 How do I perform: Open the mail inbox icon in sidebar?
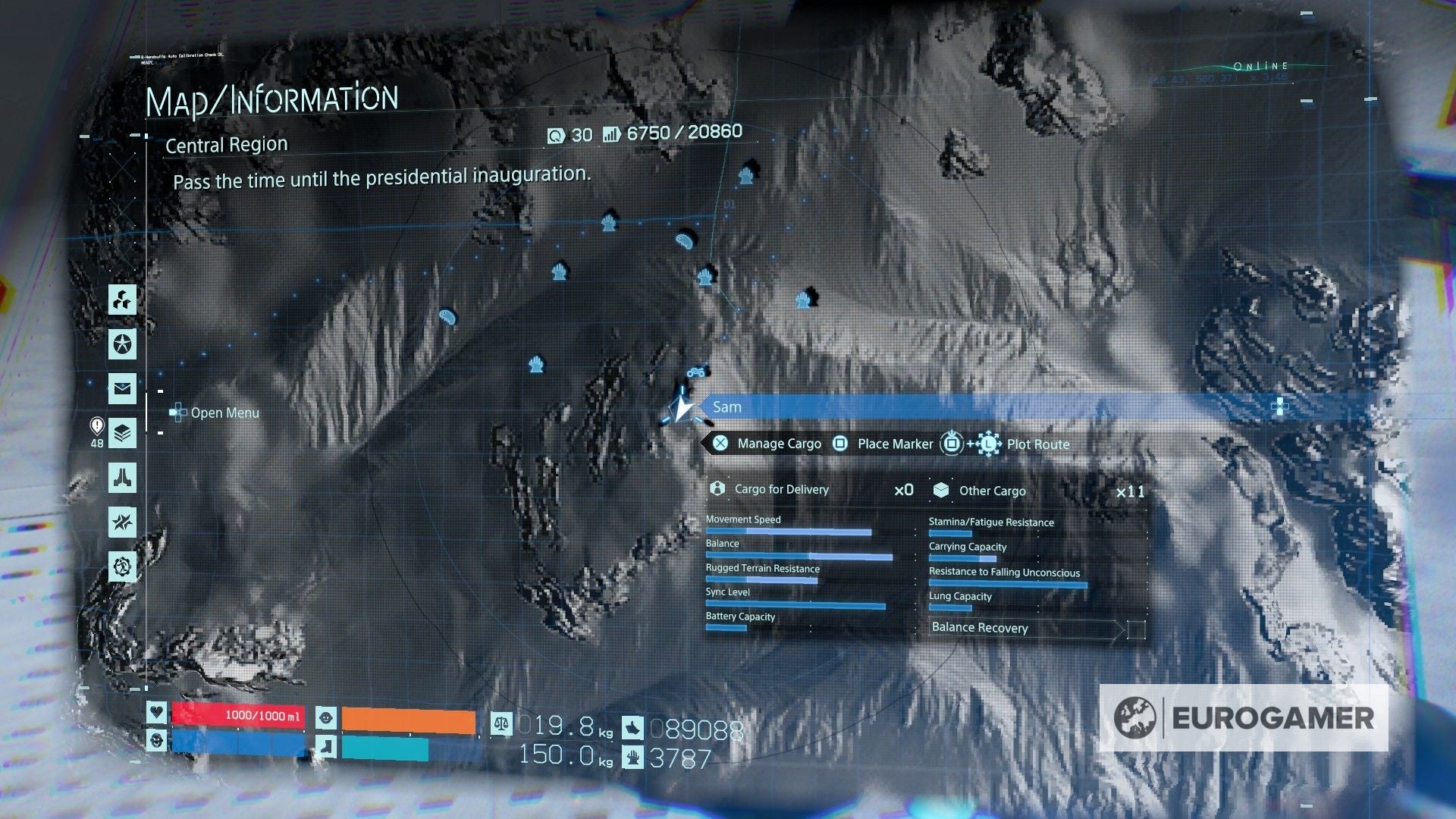[123, 390]
